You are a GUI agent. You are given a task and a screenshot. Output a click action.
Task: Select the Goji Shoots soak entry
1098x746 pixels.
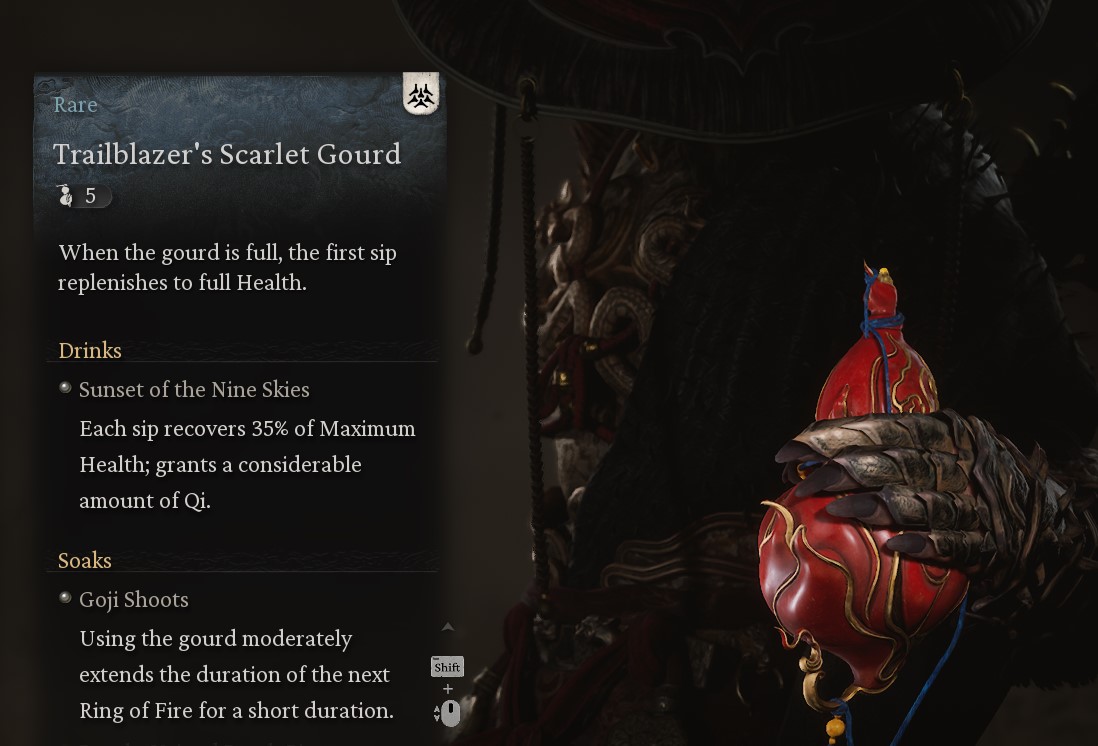tap(133, 600)
